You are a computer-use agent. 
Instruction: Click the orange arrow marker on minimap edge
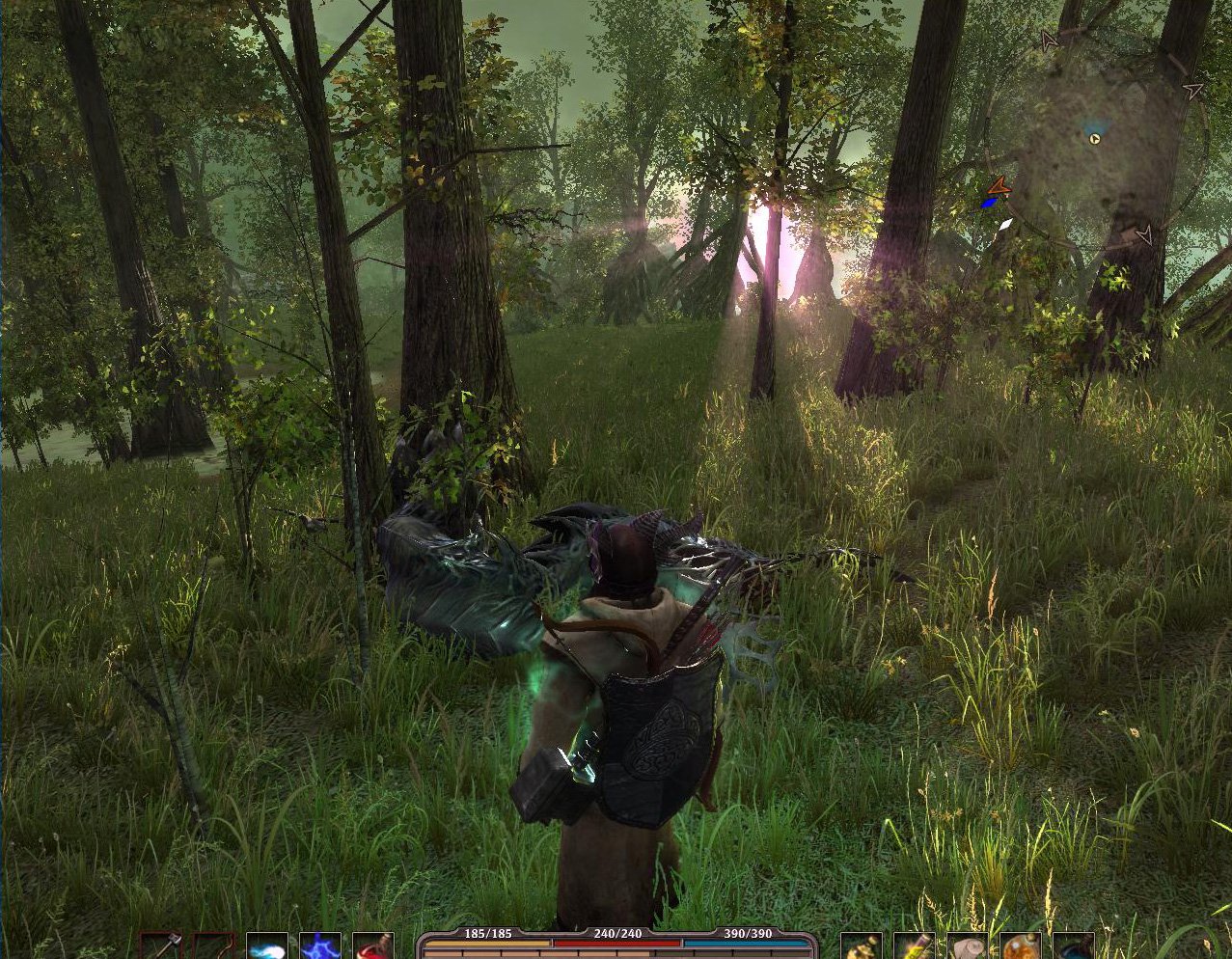click(x=999, y=186)
